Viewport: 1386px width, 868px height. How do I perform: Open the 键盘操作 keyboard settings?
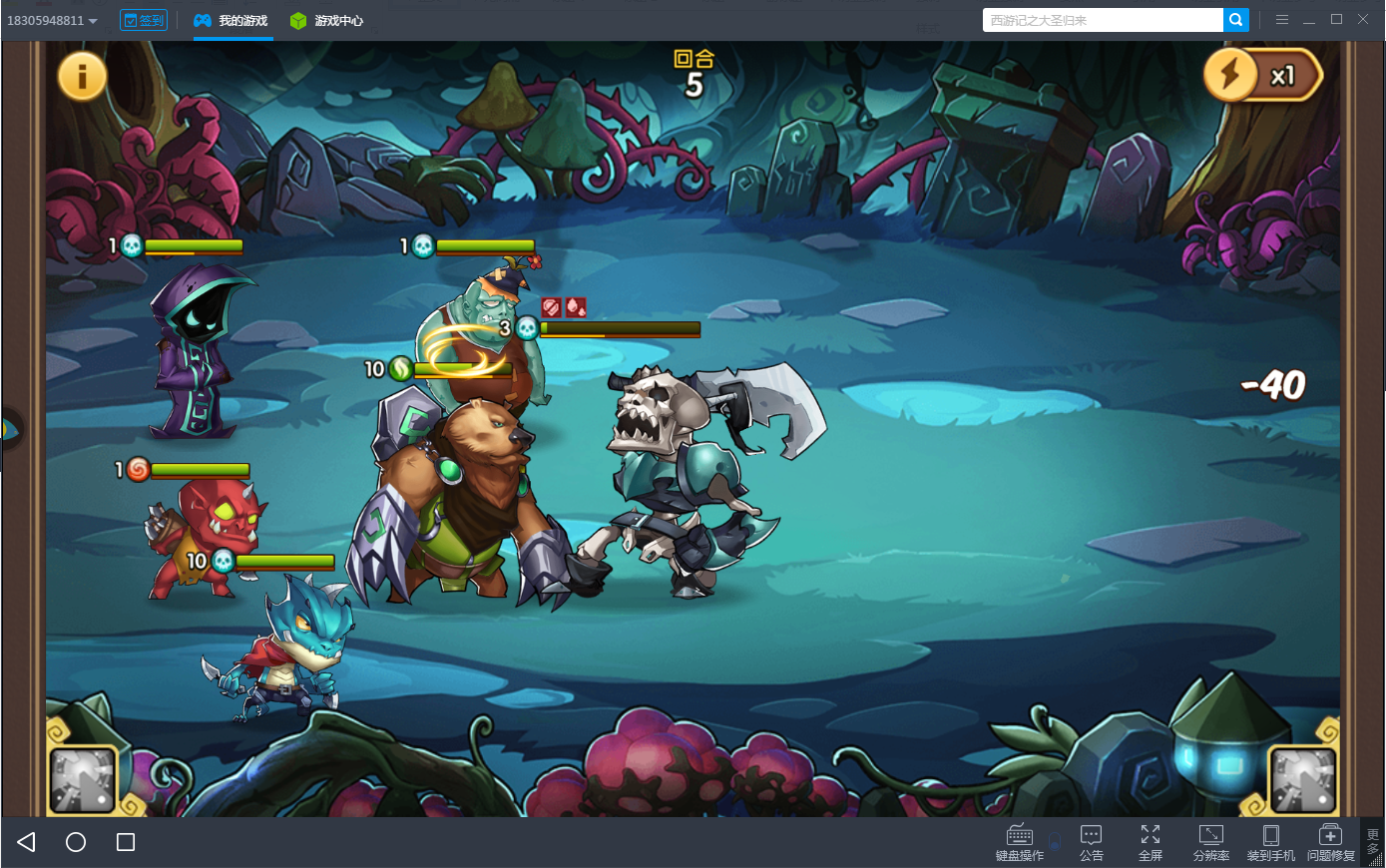point(1020,842)
